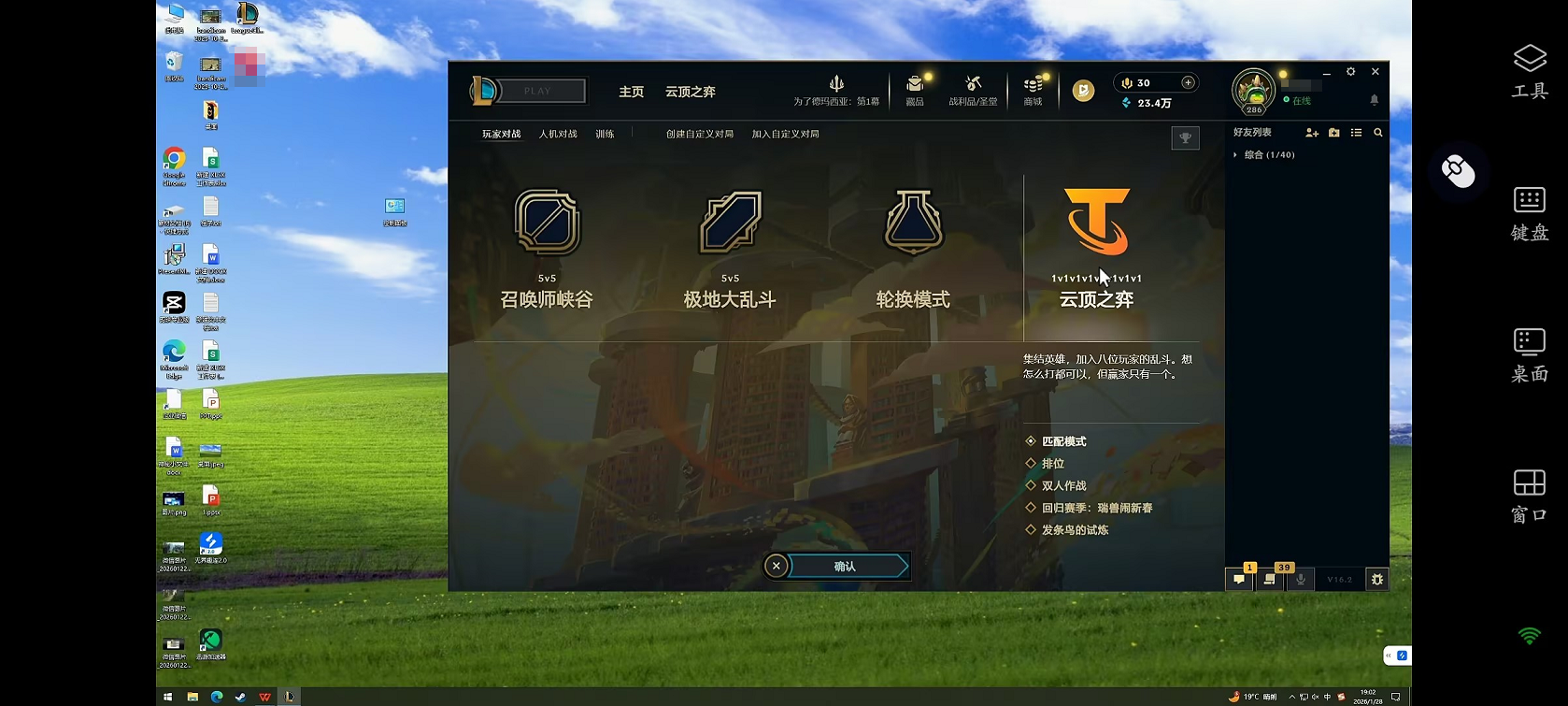Open missions scroll icon with badge 39

(1268, 580)
